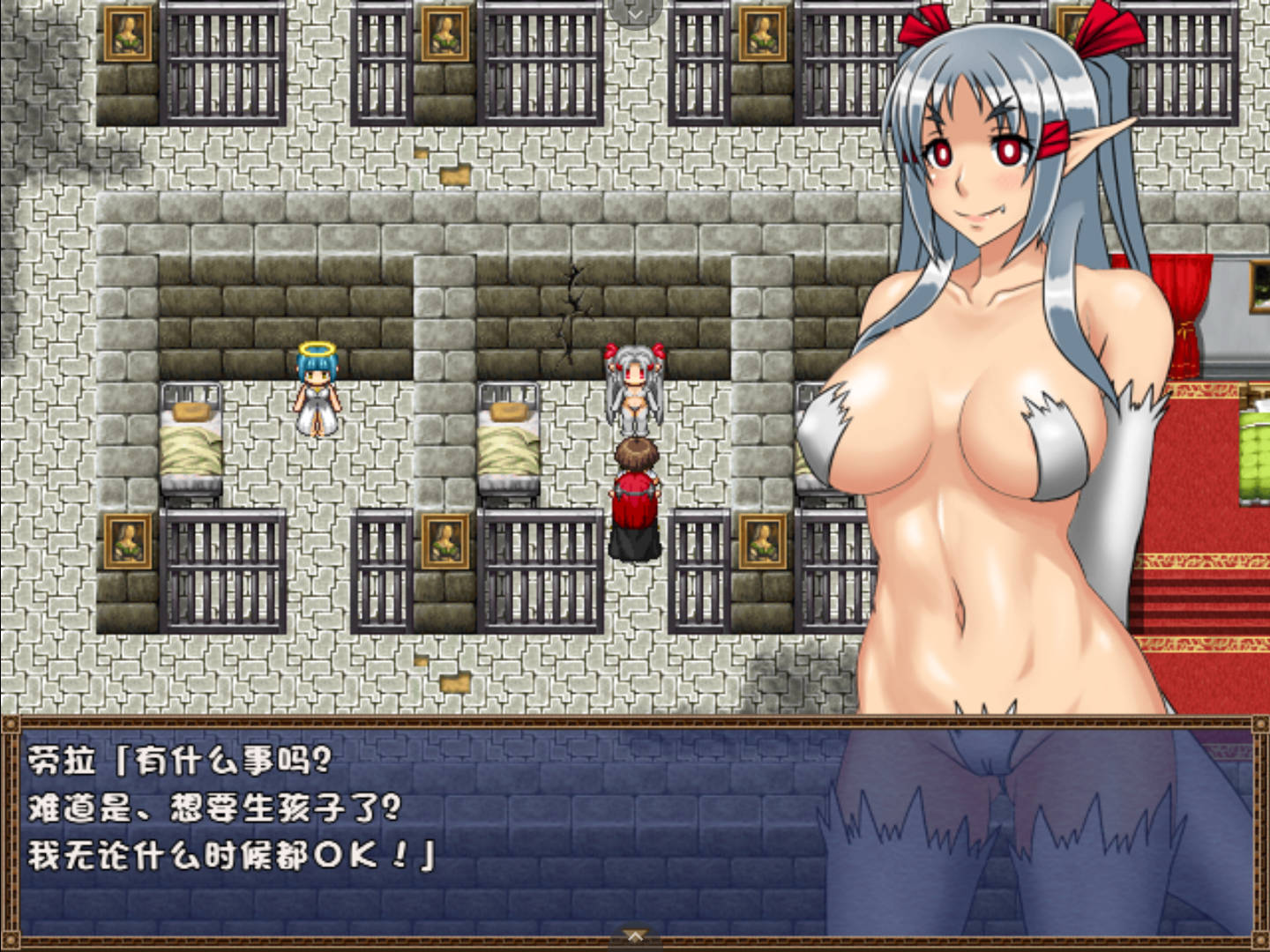Image resolution: width=1270 pixels, height=952 pixels.
Task: Click the angel sprite with the halo
Action: coord(317,388)
